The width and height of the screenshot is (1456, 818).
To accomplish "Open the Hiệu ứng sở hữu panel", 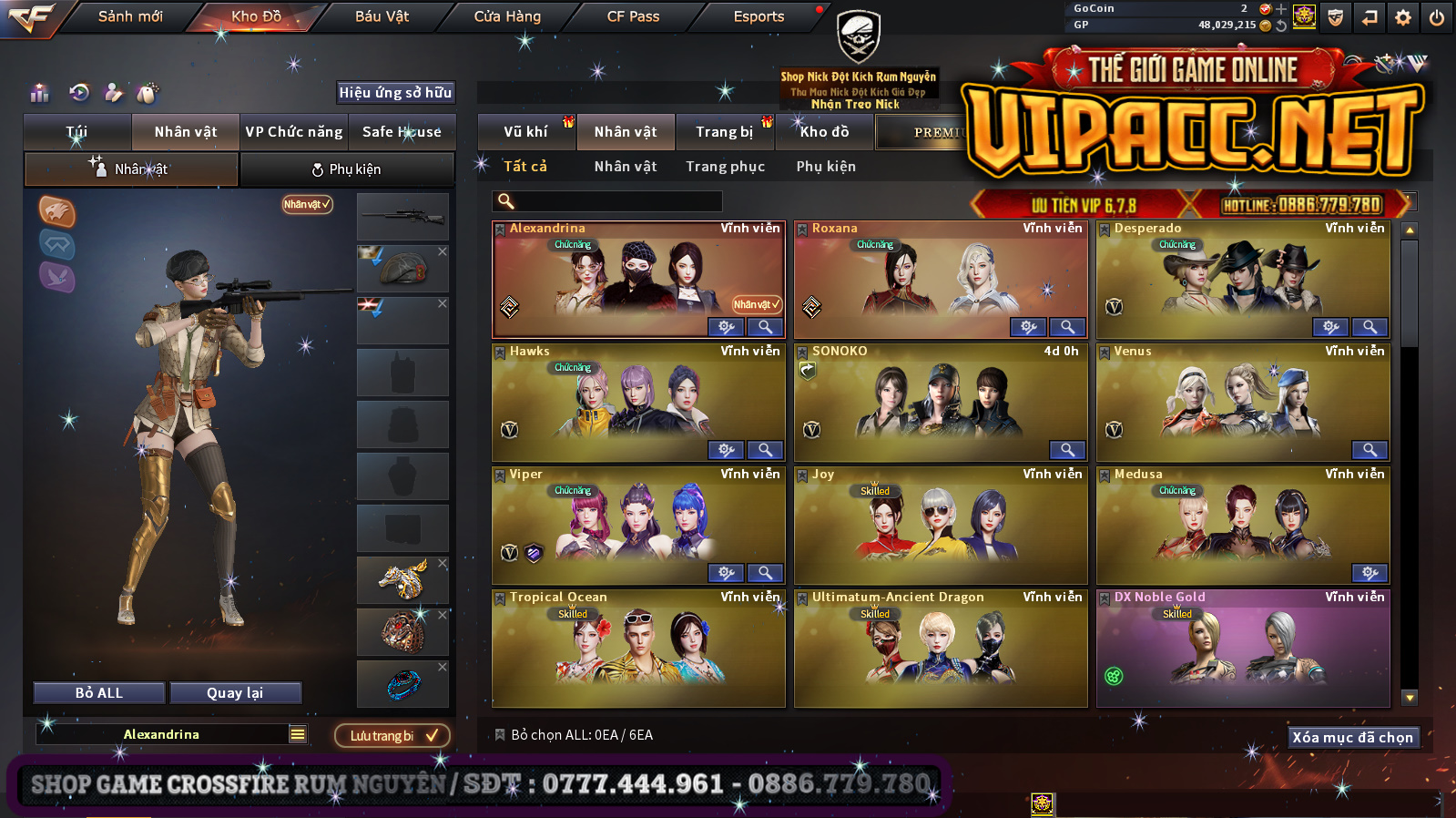I will coord(395,93).
